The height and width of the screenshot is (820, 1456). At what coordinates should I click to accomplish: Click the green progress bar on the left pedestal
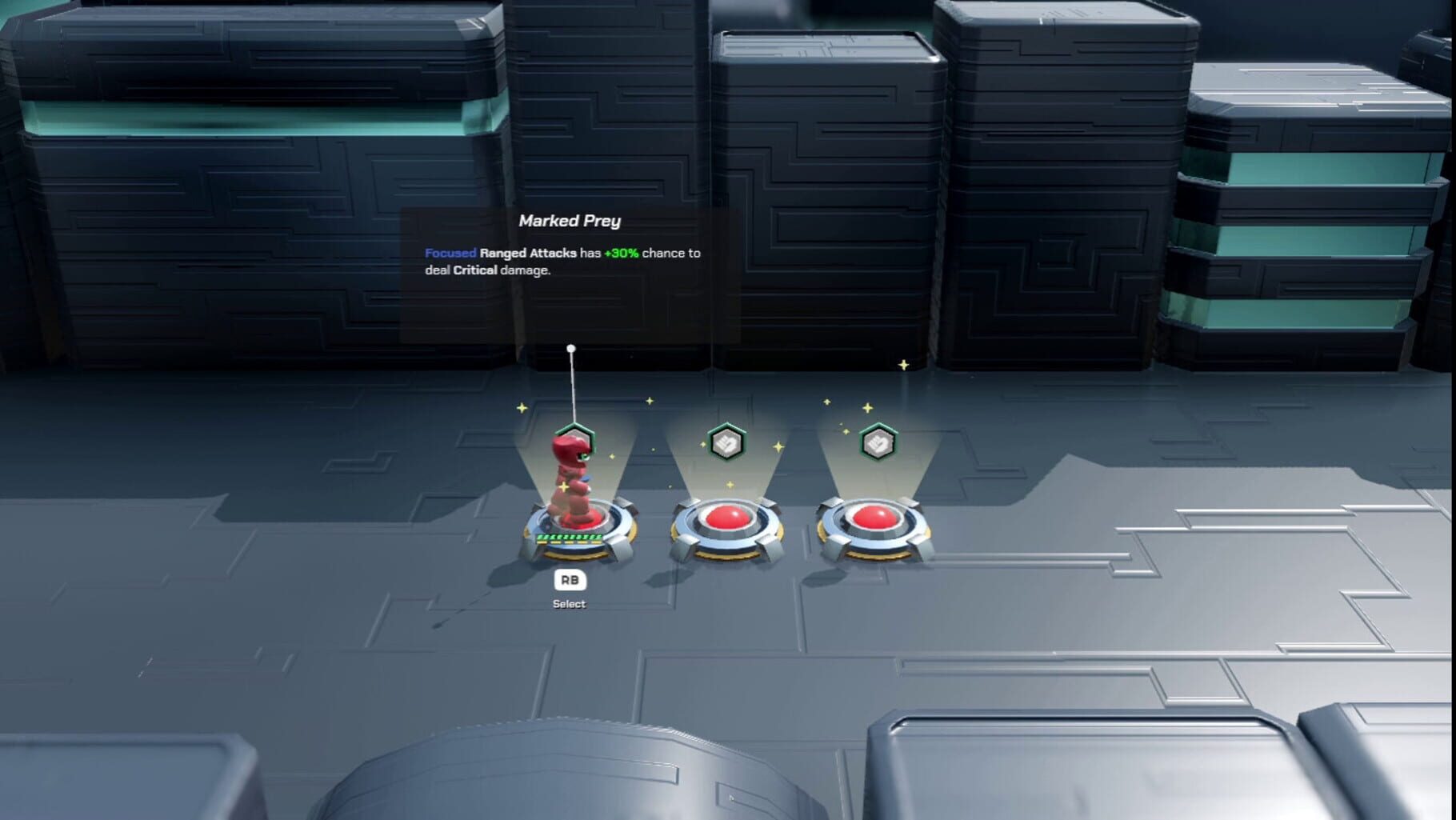click(x=568, y=538)
